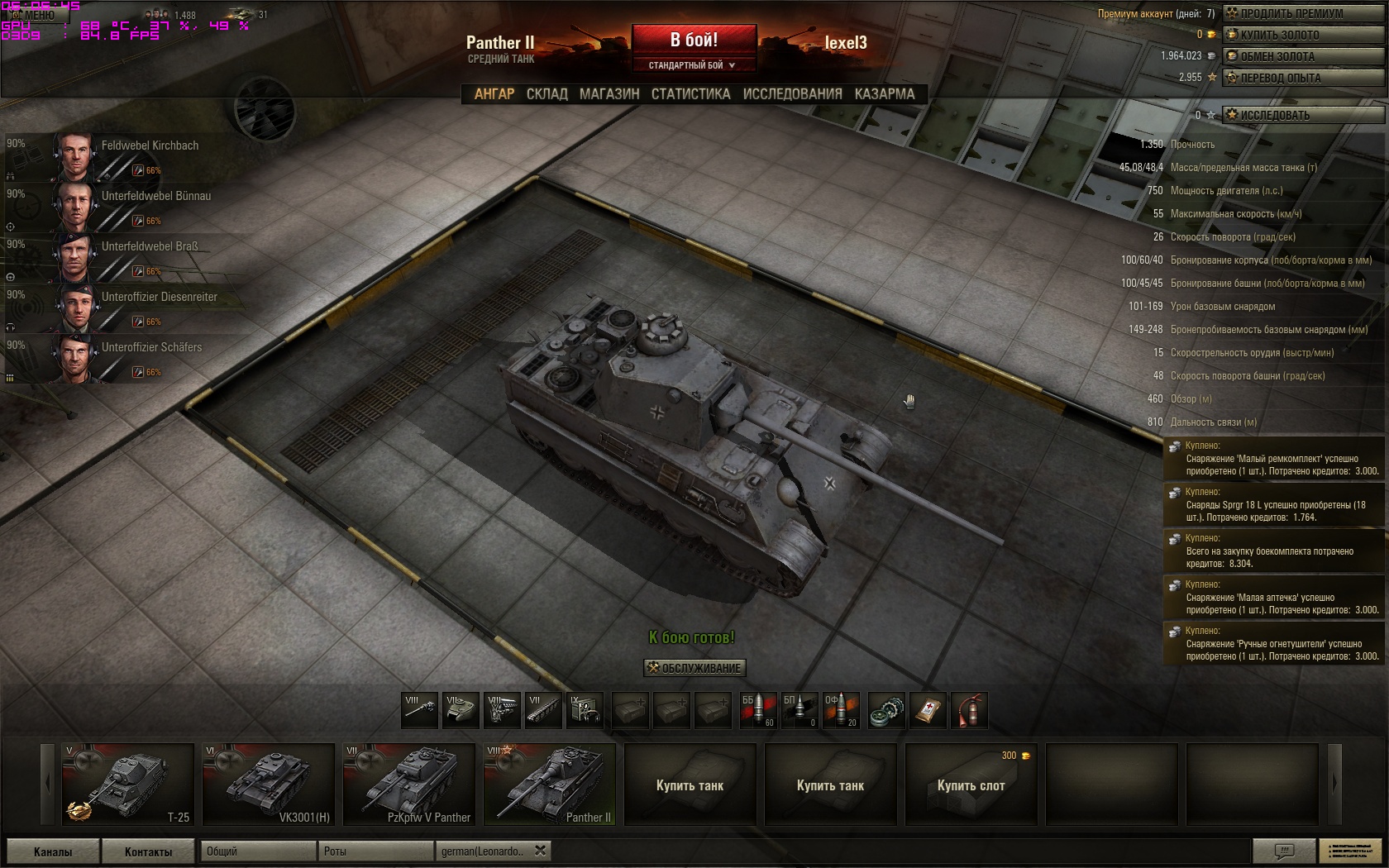The image size is (1389, 868).
Task: Open the Каналы chat channels button
Action: pyautogui.click(x=53, y=851)
